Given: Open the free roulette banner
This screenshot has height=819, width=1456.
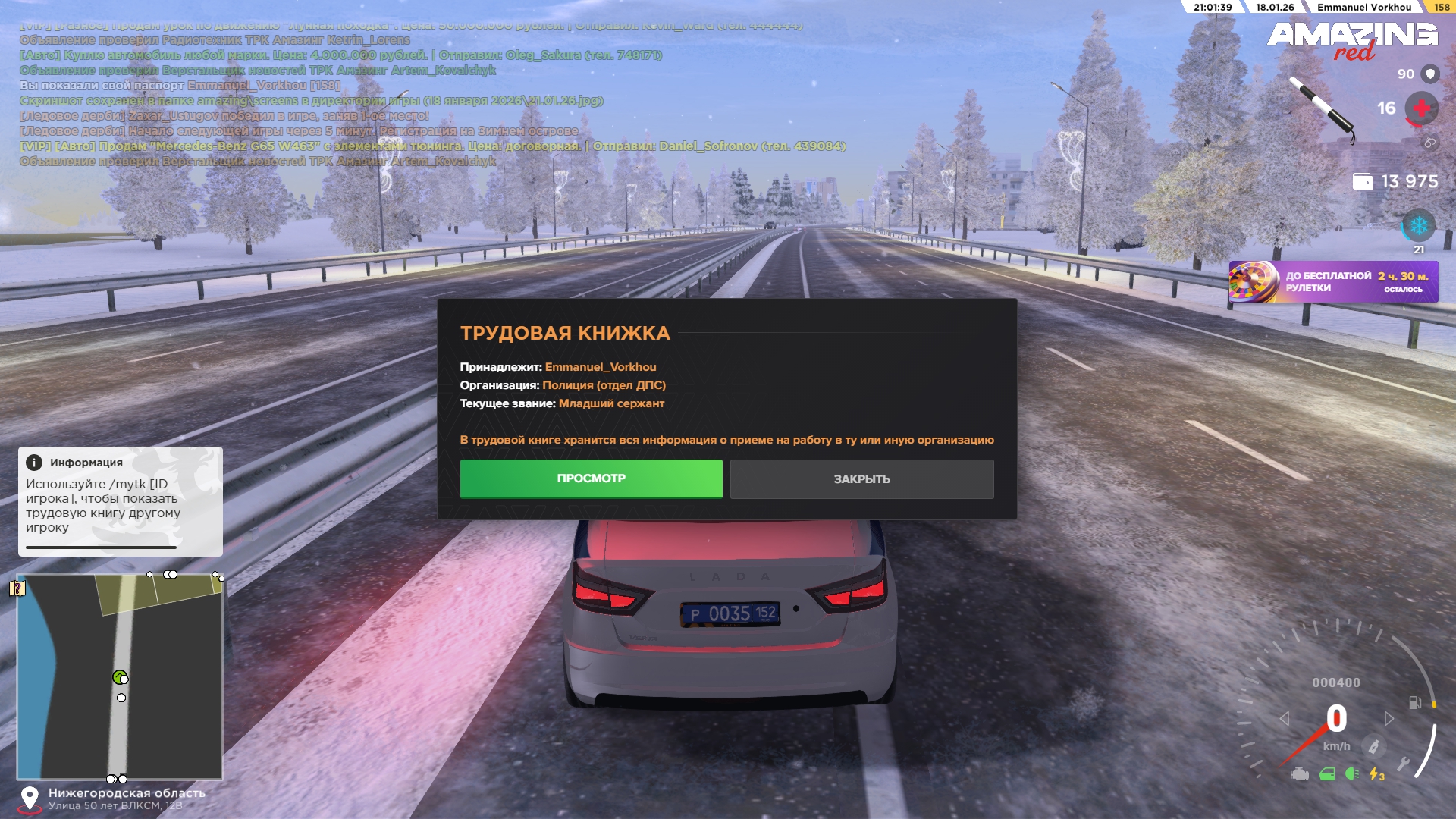Looking at the screenshot, I should point(1333,282).
